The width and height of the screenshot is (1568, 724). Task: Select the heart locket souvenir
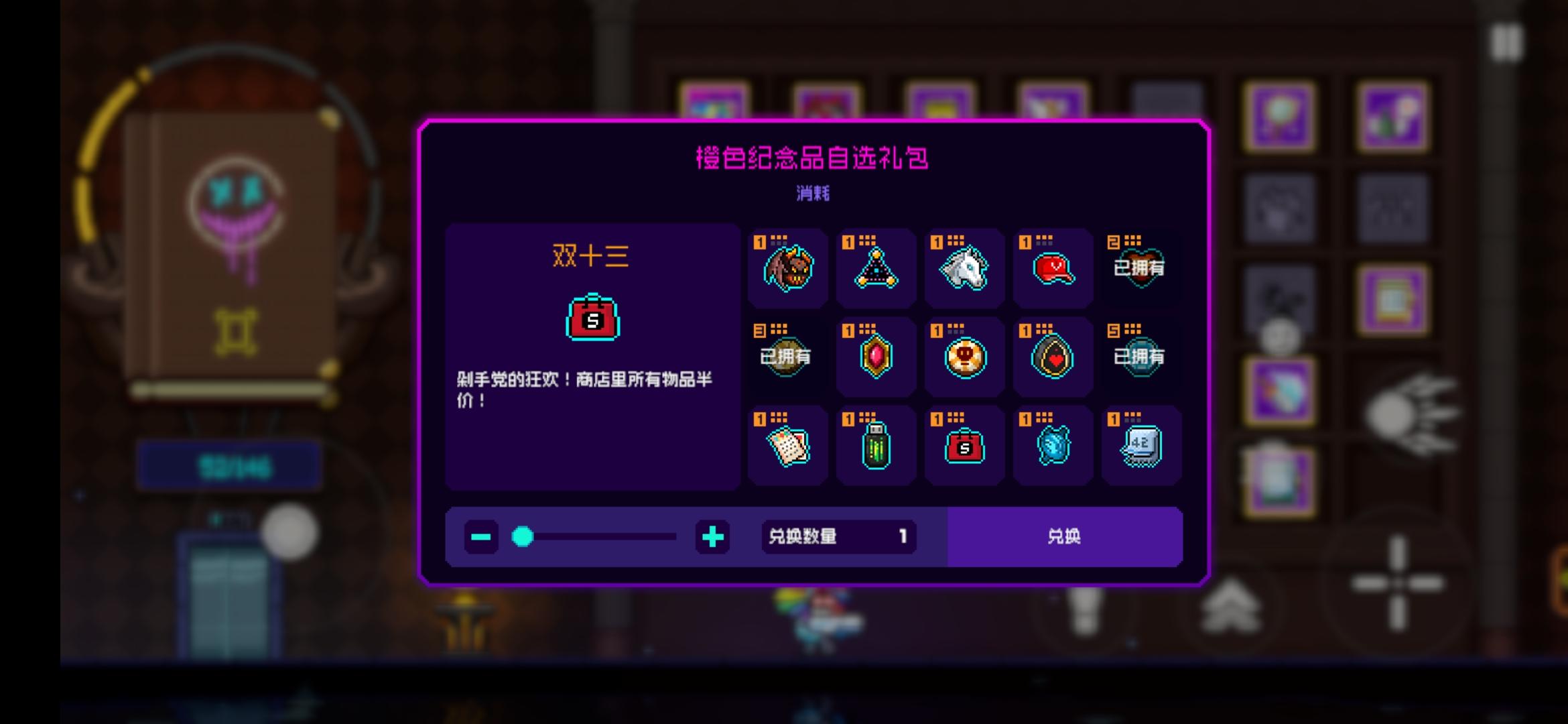coord(1053,357)
